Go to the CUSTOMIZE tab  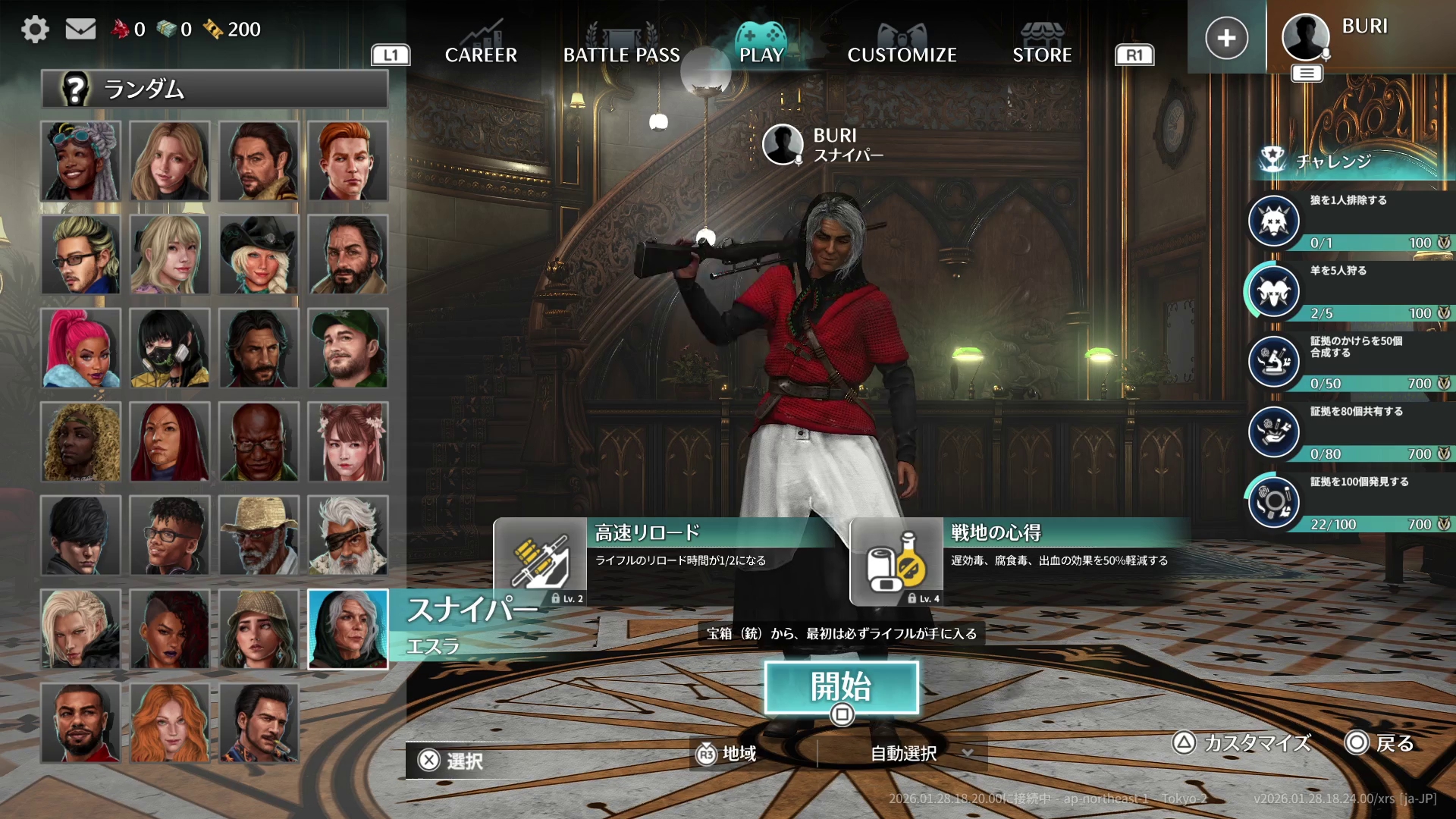tap(902, 55)
